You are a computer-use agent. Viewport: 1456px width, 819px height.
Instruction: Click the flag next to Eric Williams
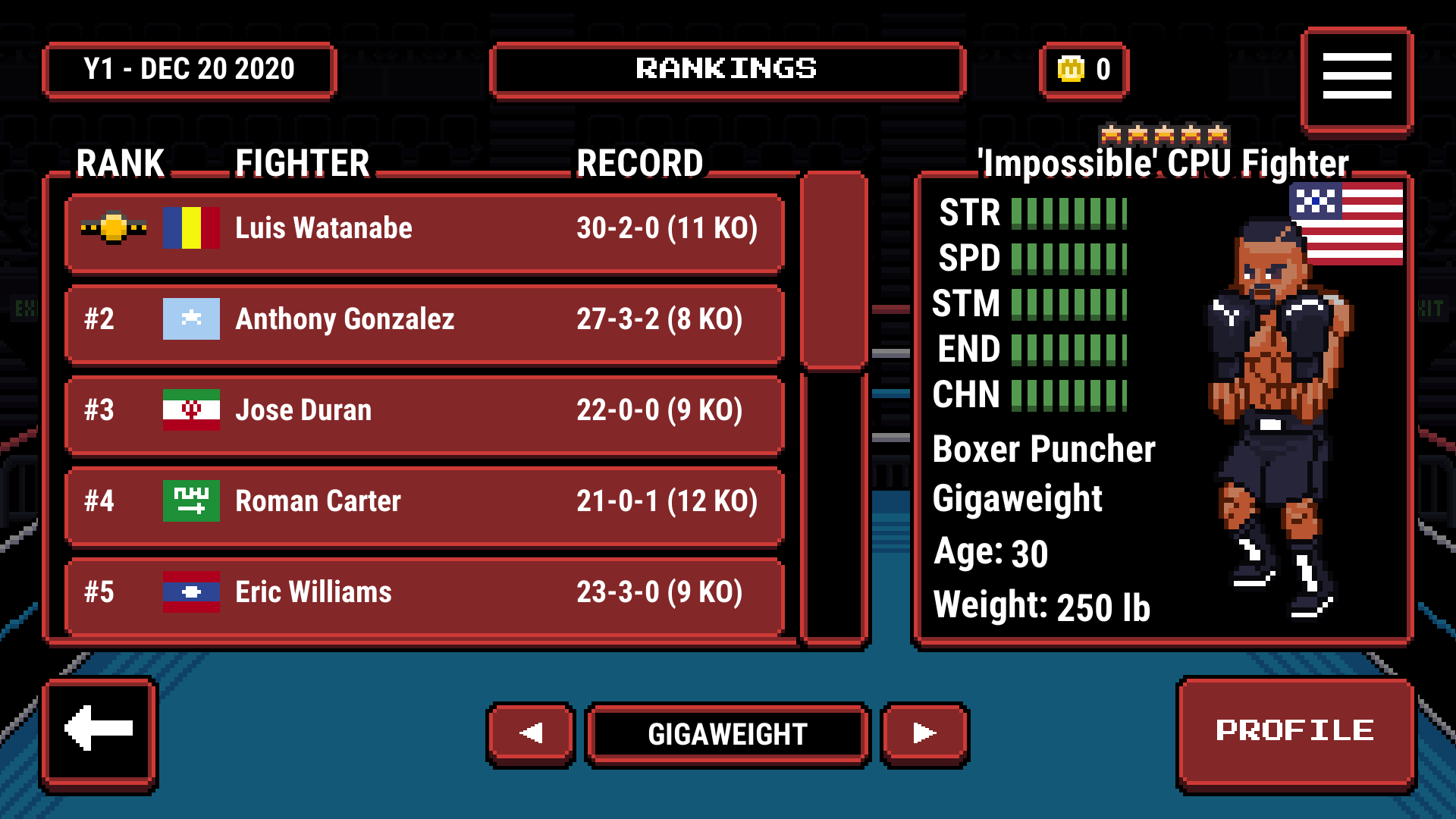tap(190, 592)
